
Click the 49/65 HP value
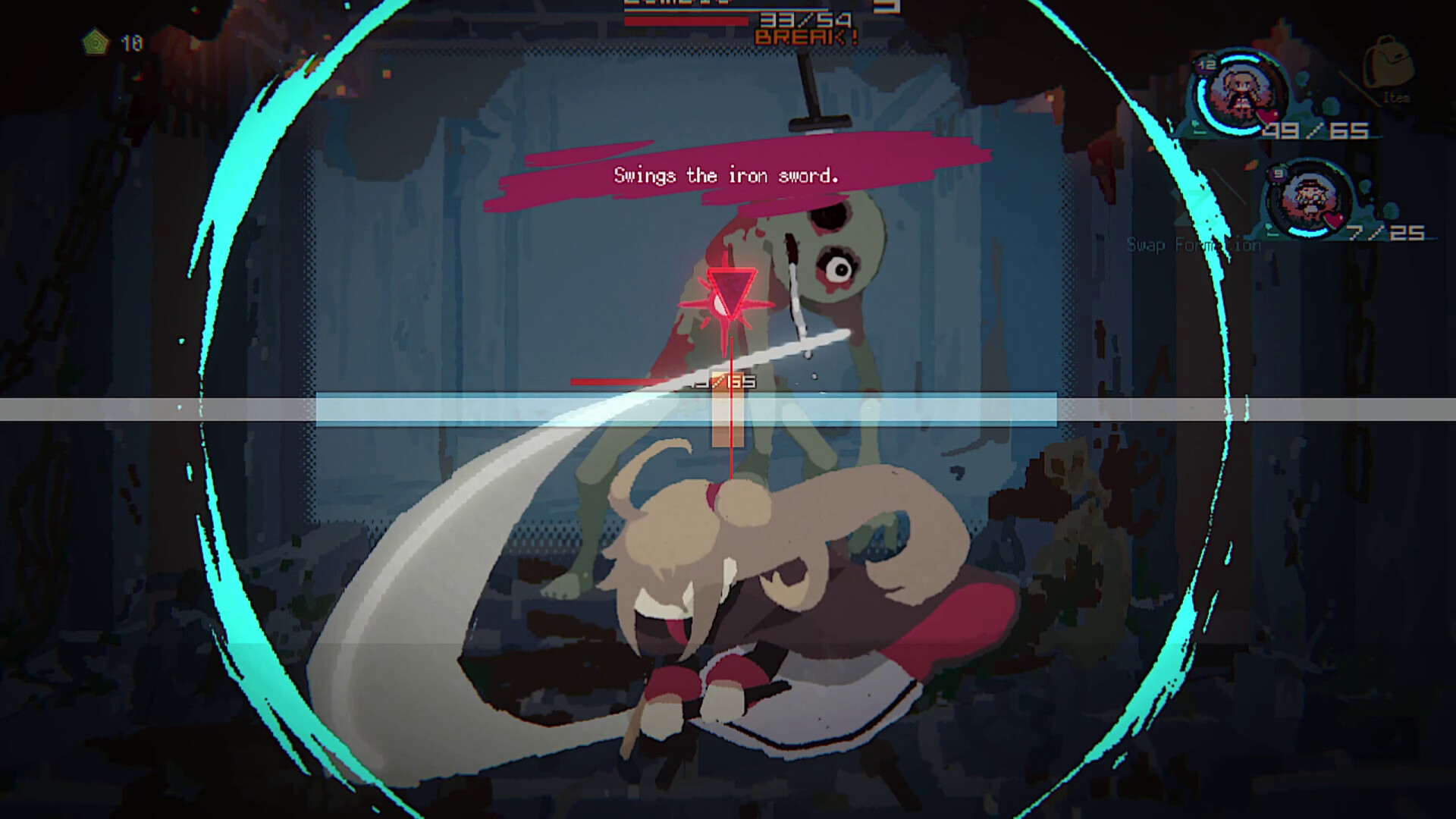click(x=1316, y=130)
